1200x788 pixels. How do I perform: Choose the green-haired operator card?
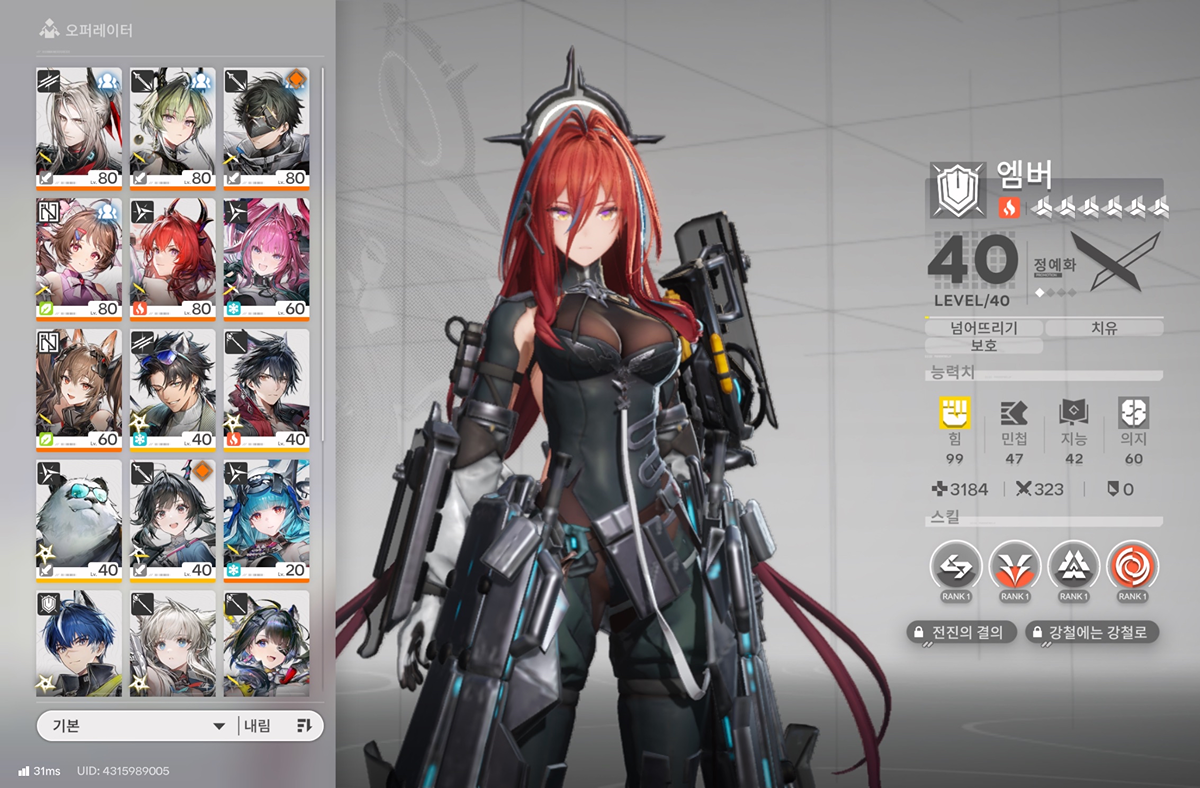coord(172,127)
